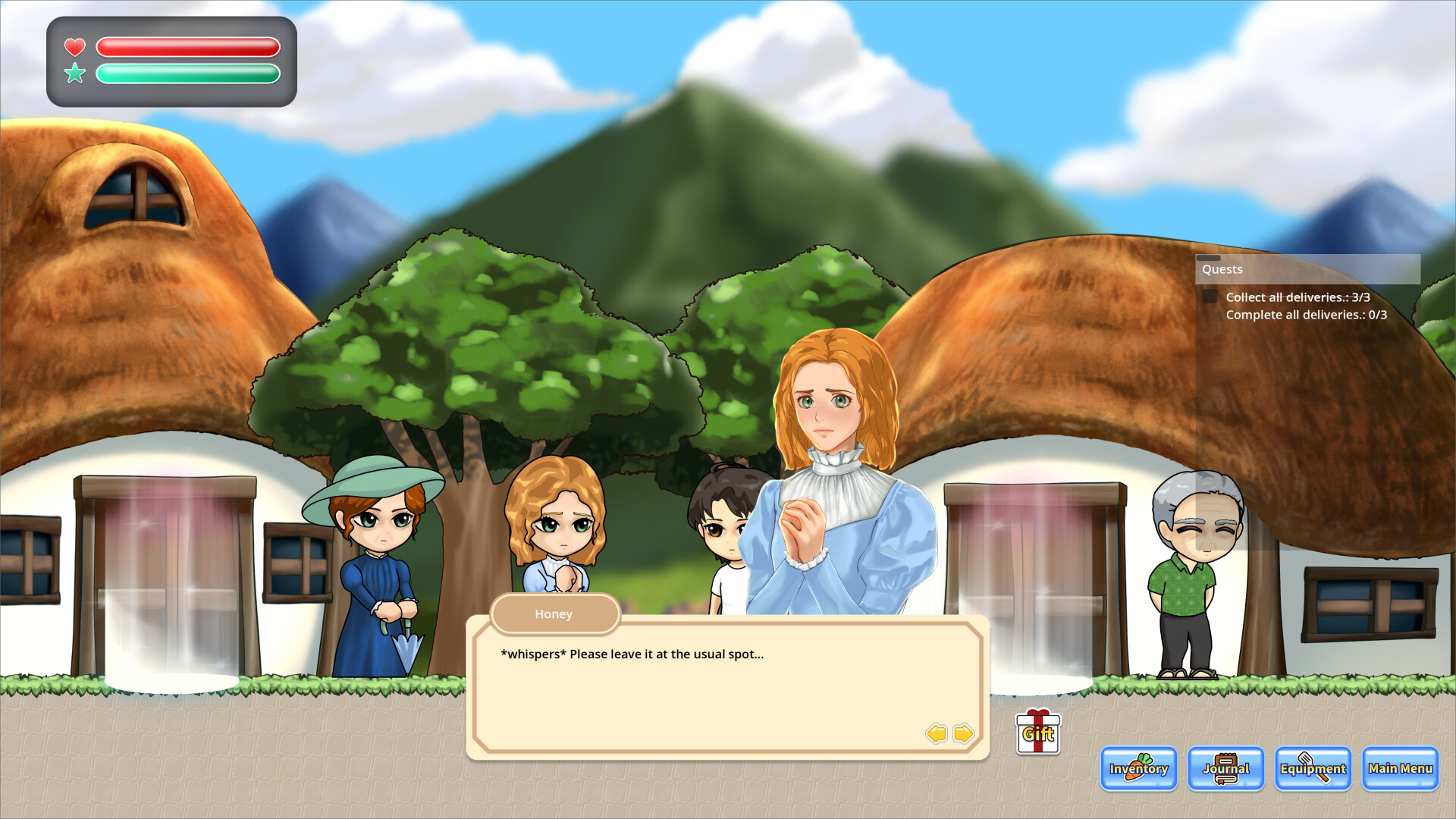Select Honey's nameplate on the dialogue box
Screen dimensions: 1456x819
(554, 614)
